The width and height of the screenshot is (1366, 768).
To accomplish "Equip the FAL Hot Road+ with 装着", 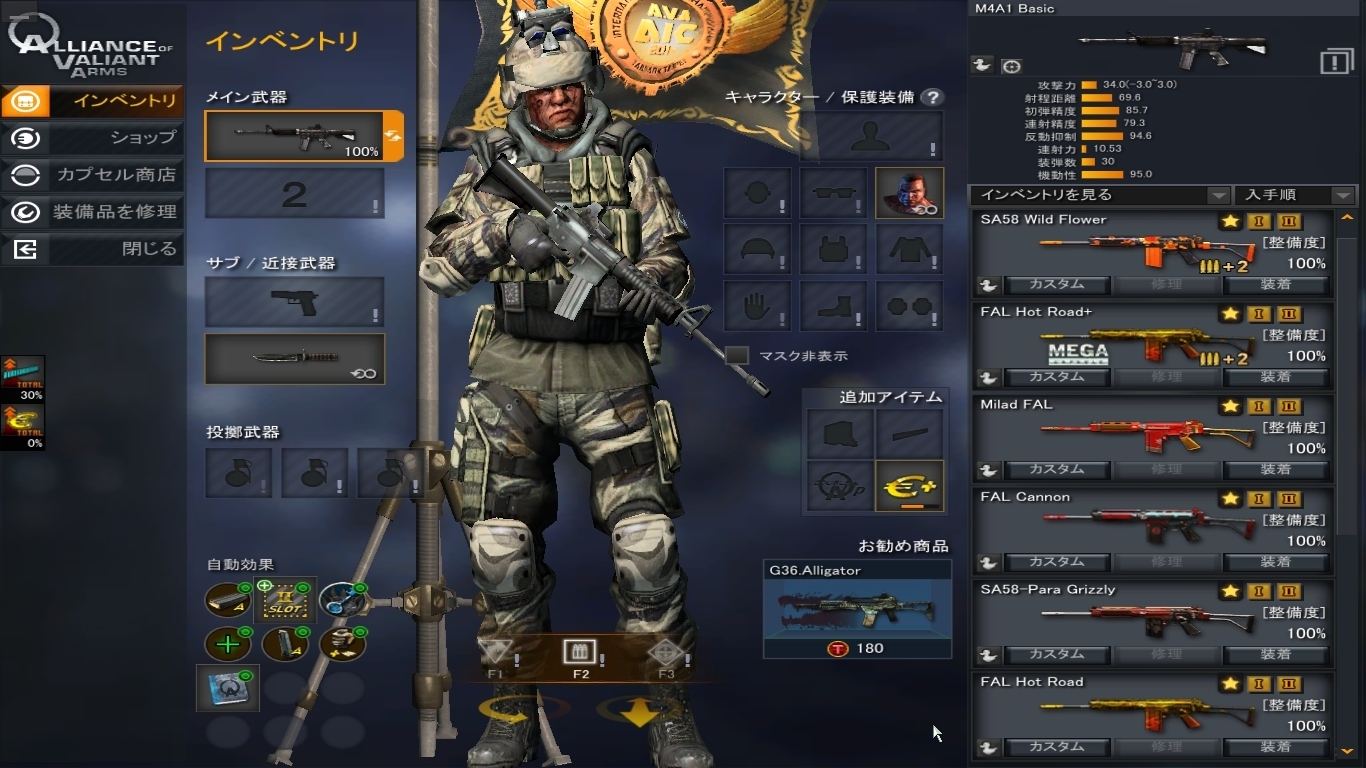I will point(1275,377).
